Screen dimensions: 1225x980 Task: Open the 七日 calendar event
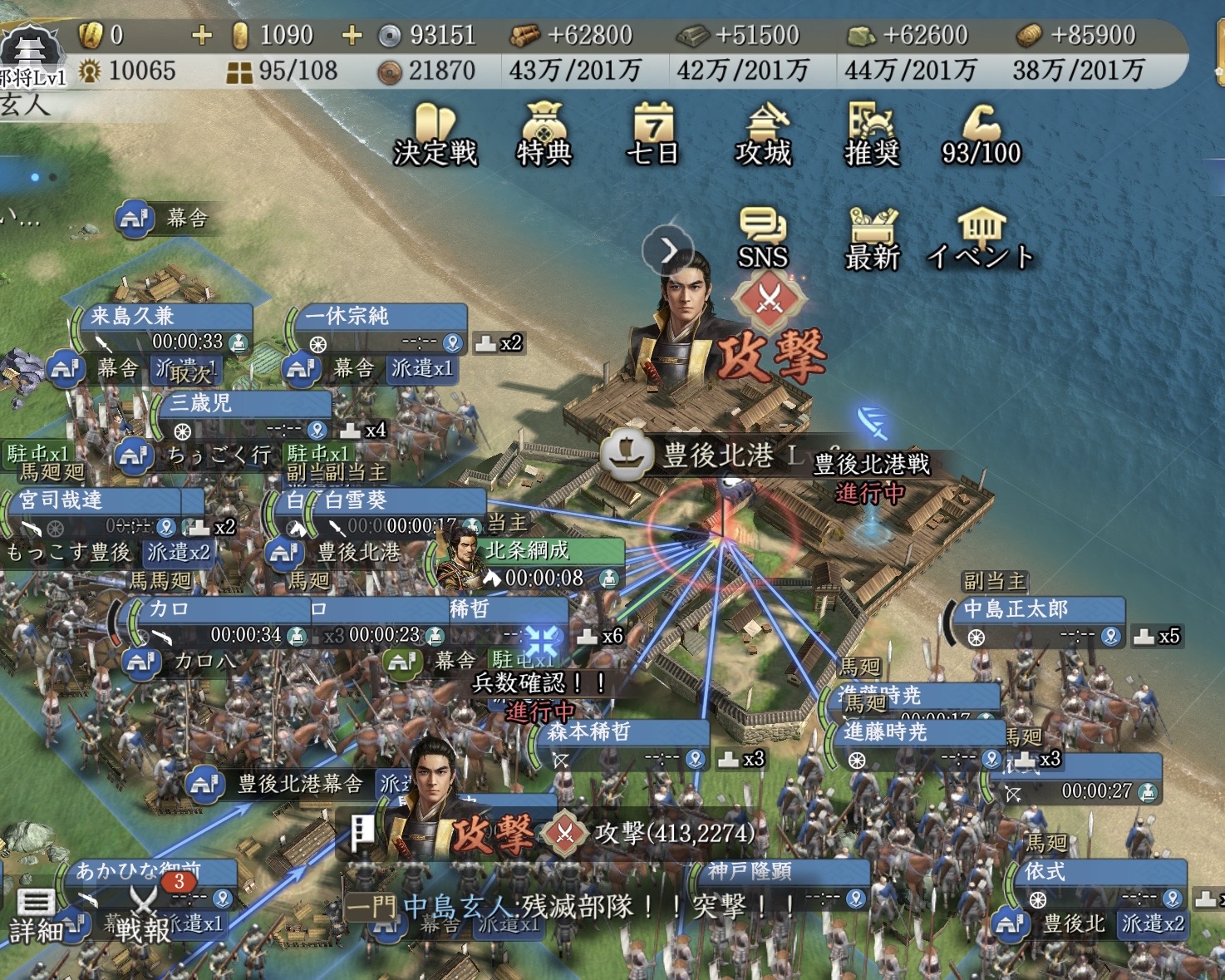click(652, 135)
